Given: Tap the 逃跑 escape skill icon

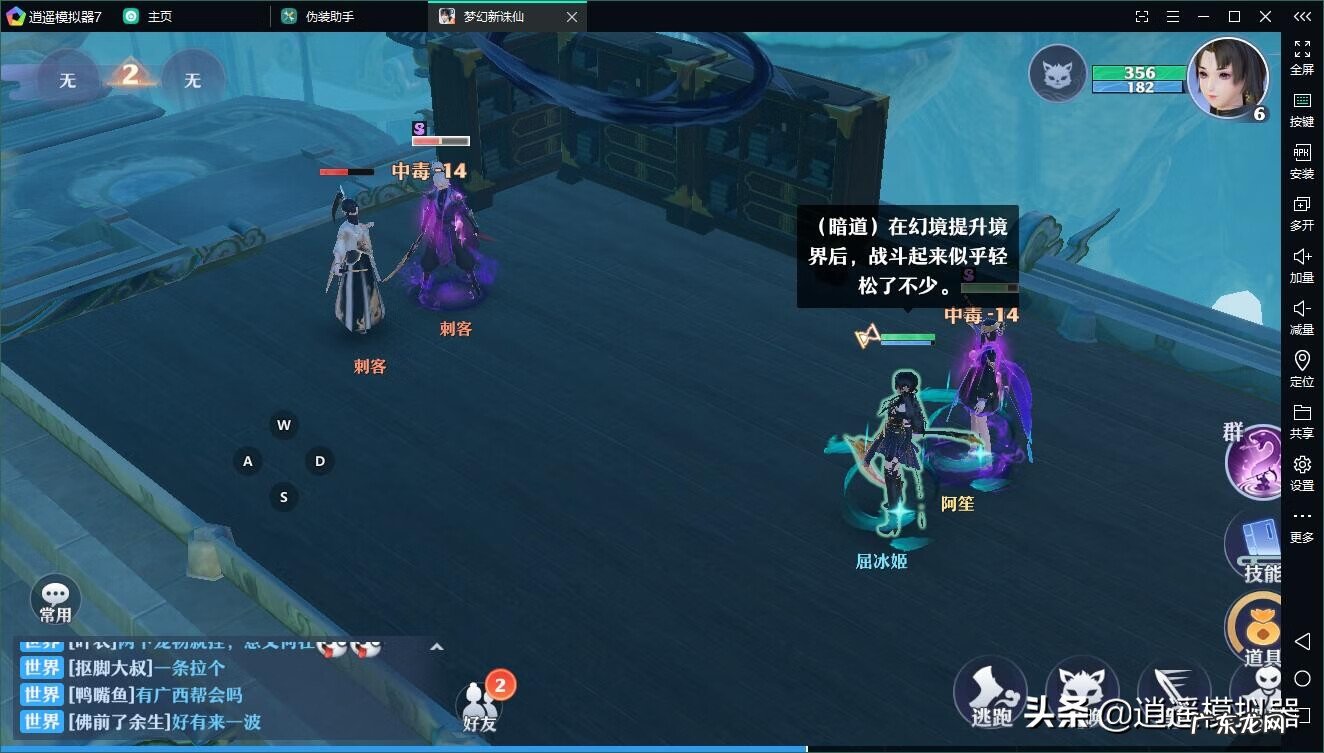Looking at the screenshot, I should click(x=990, y=692).
